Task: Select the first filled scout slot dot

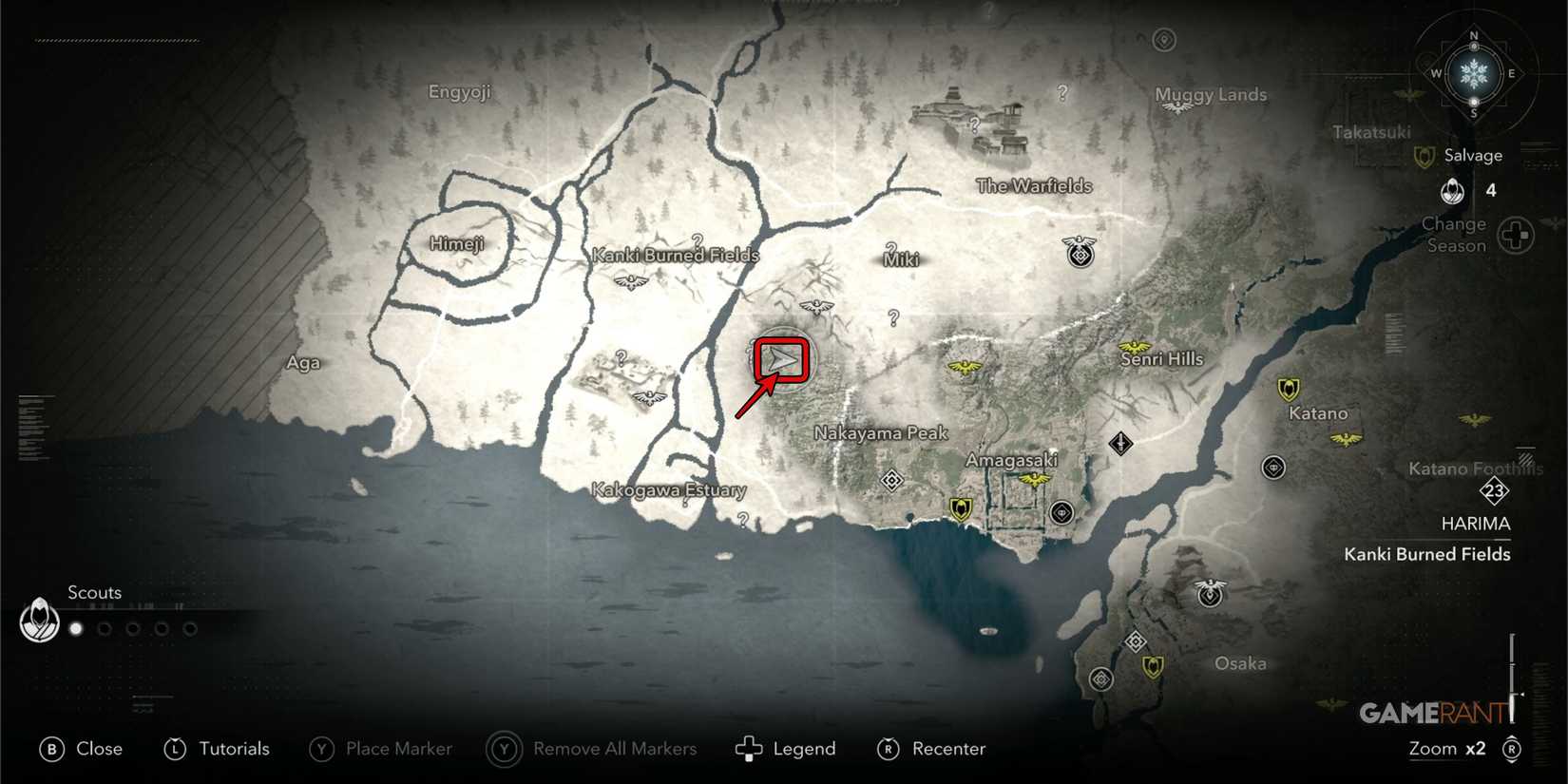Action: coord(75,628)
